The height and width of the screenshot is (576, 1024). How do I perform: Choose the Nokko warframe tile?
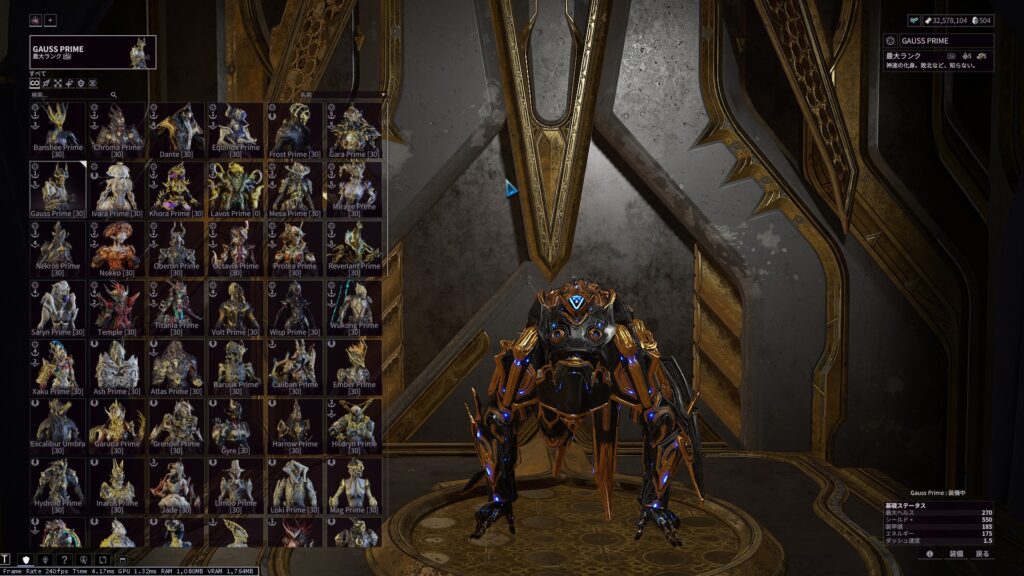click(x=116, y=247)
